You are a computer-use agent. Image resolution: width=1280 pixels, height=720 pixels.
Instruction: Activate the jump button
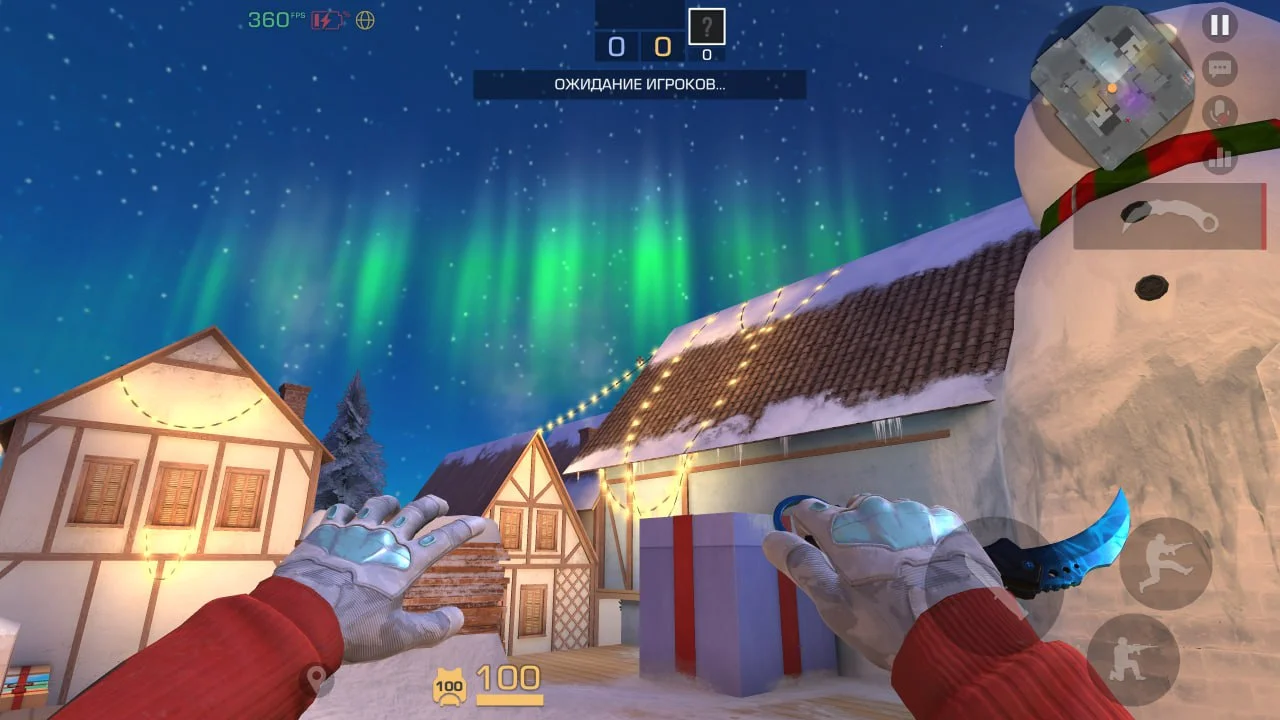pyautogui.click(x=1165, y=563)
